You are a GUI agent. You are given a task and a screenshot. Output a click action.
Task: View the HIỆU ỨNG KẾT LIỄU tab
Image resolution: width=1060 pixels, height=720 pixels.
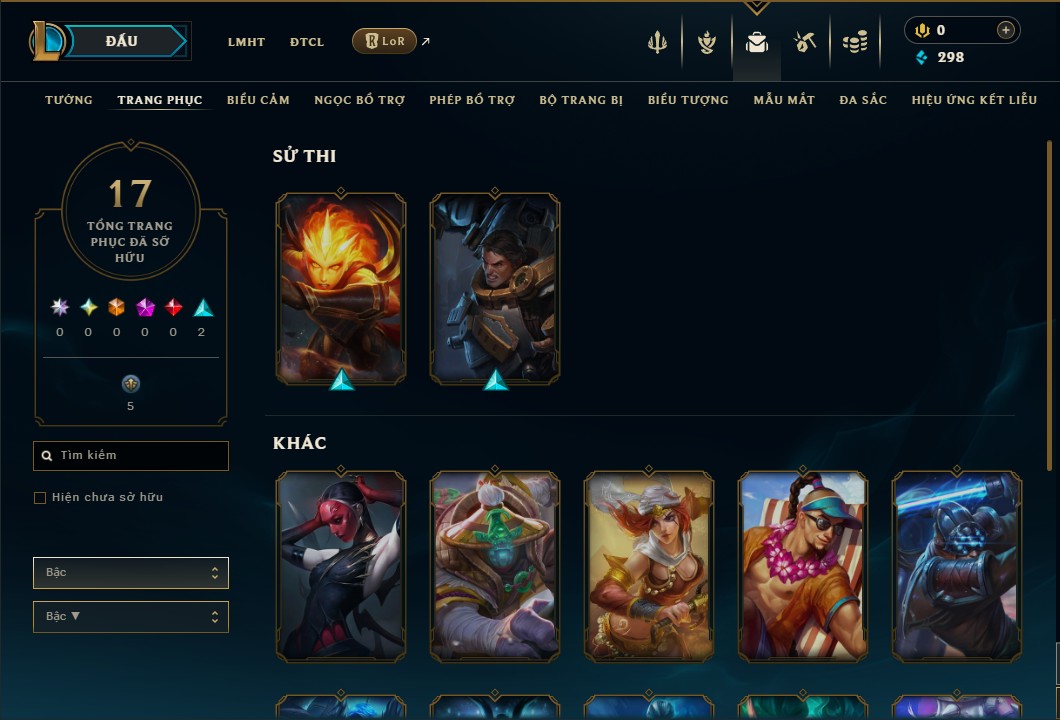(x=974, y=100)
